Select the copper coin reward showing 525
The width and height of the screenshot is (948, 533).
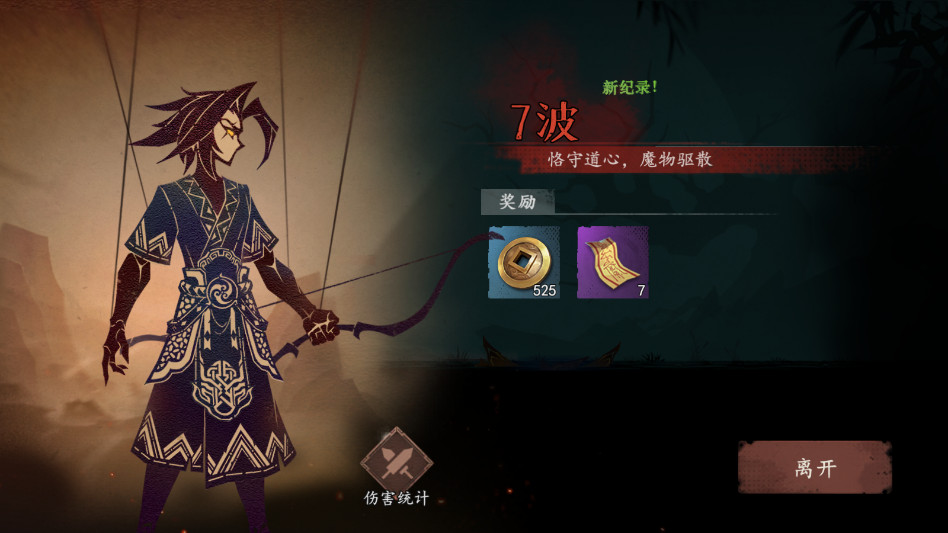point(523,262)
